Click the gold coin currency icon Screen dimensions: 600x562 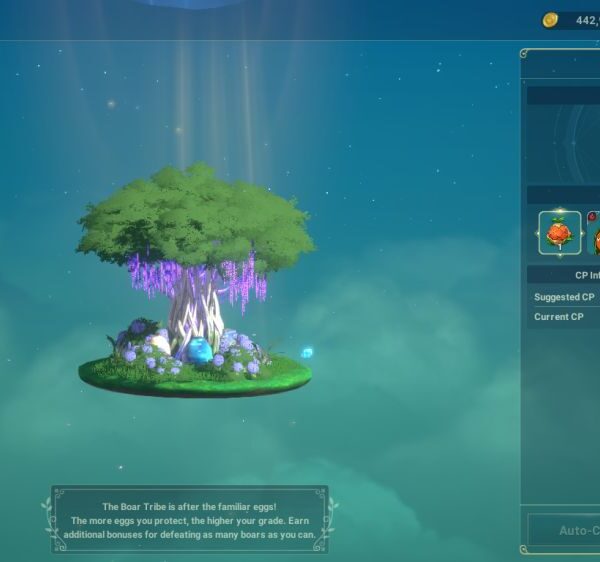[550, 20]
